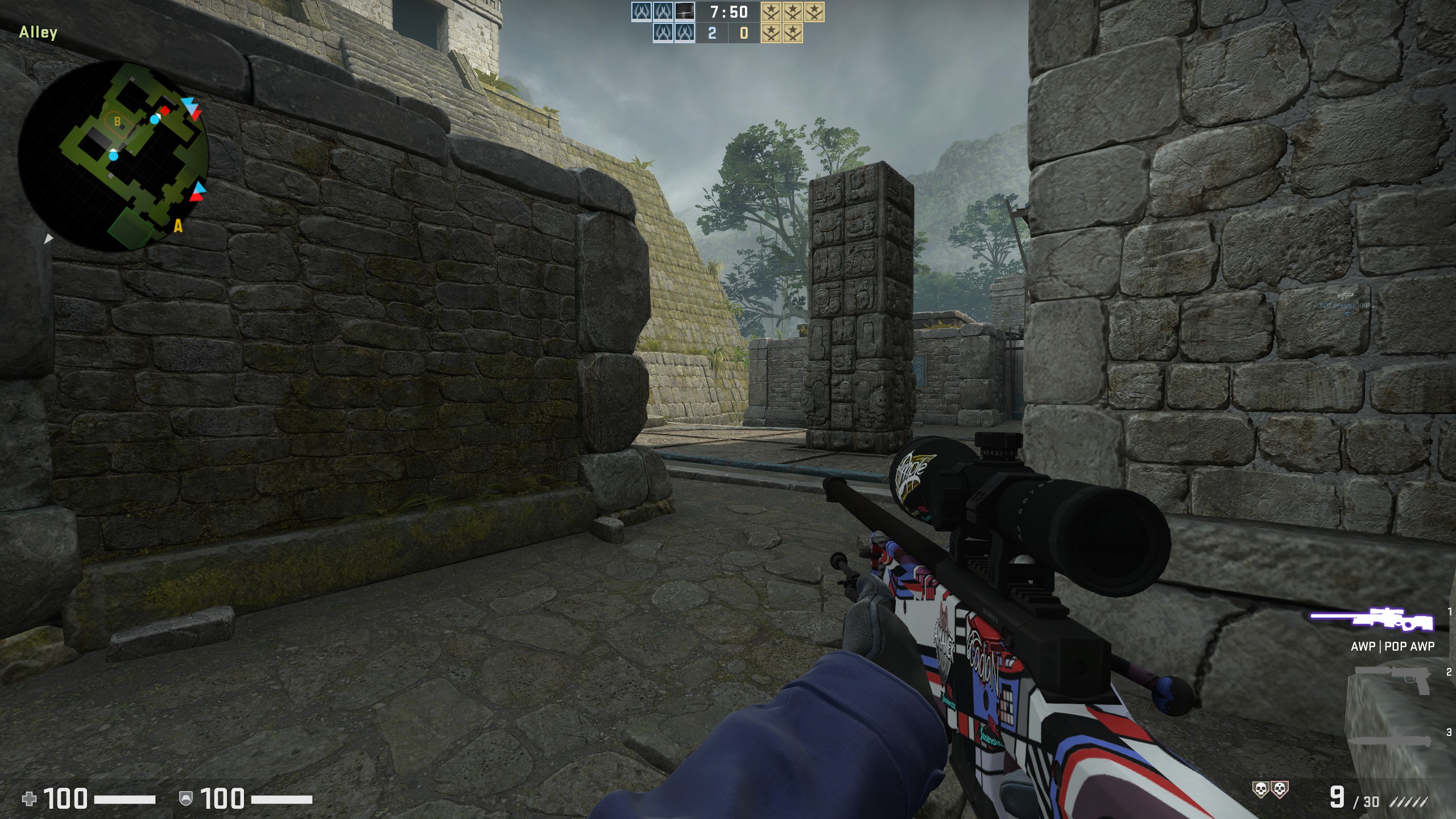Screen dimensions: 1456x819
Task: Click the tan skull kill icon
Action: click(x=1261, y=789)
